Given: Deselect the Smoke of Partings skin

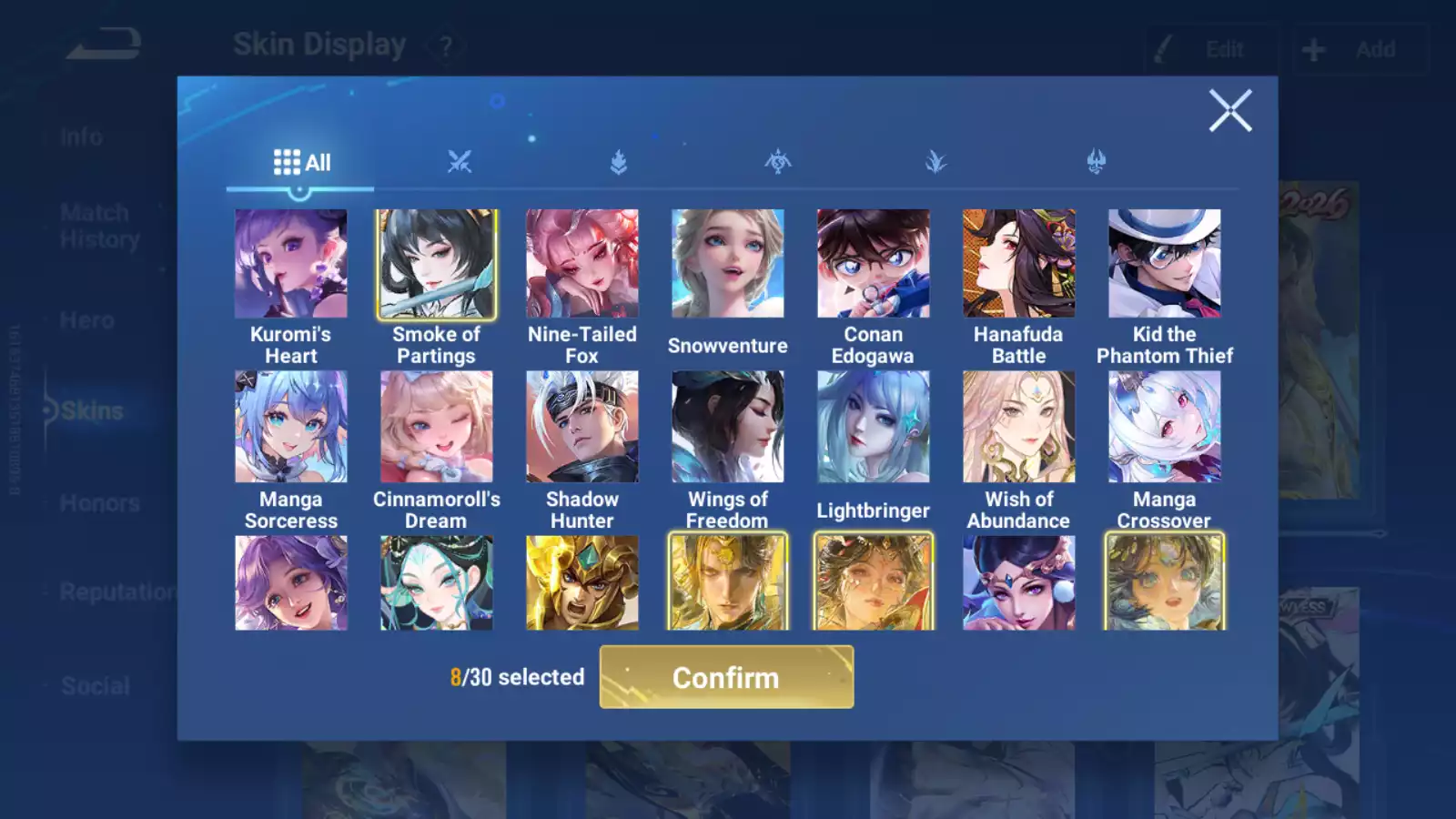Looking at the screenshot, I should click(x=436, y=263).
